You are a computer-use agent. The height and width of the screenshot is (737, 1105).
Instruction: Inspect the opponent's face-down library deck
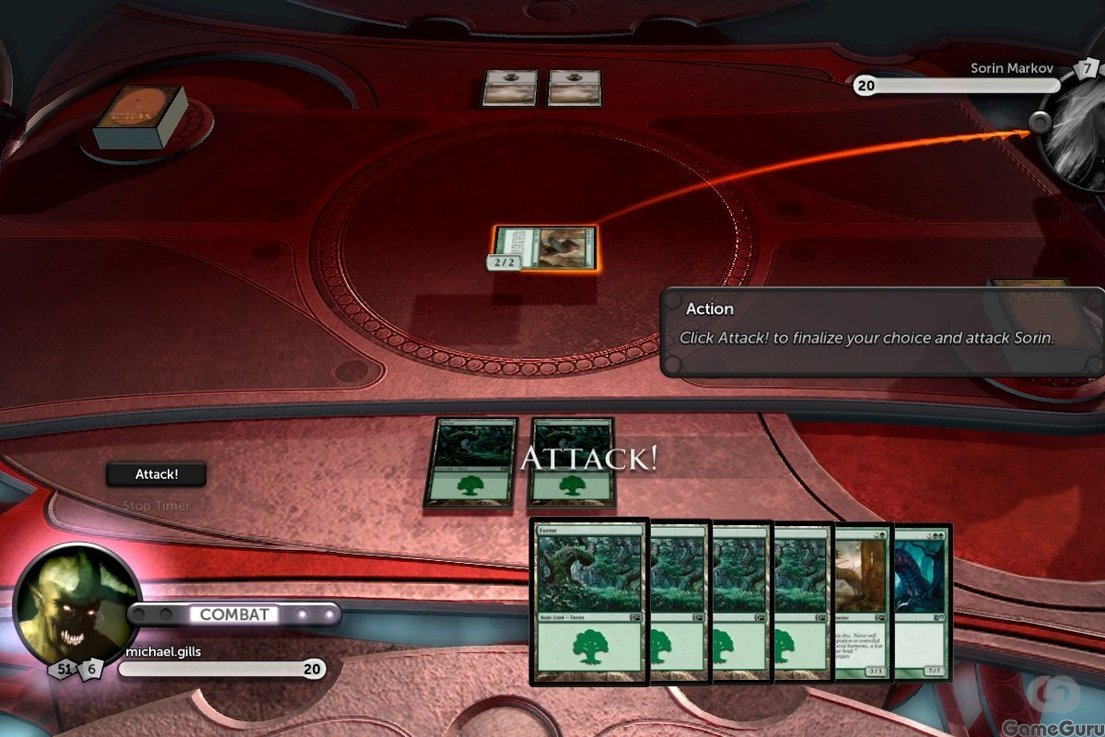[x=141, y=117]
